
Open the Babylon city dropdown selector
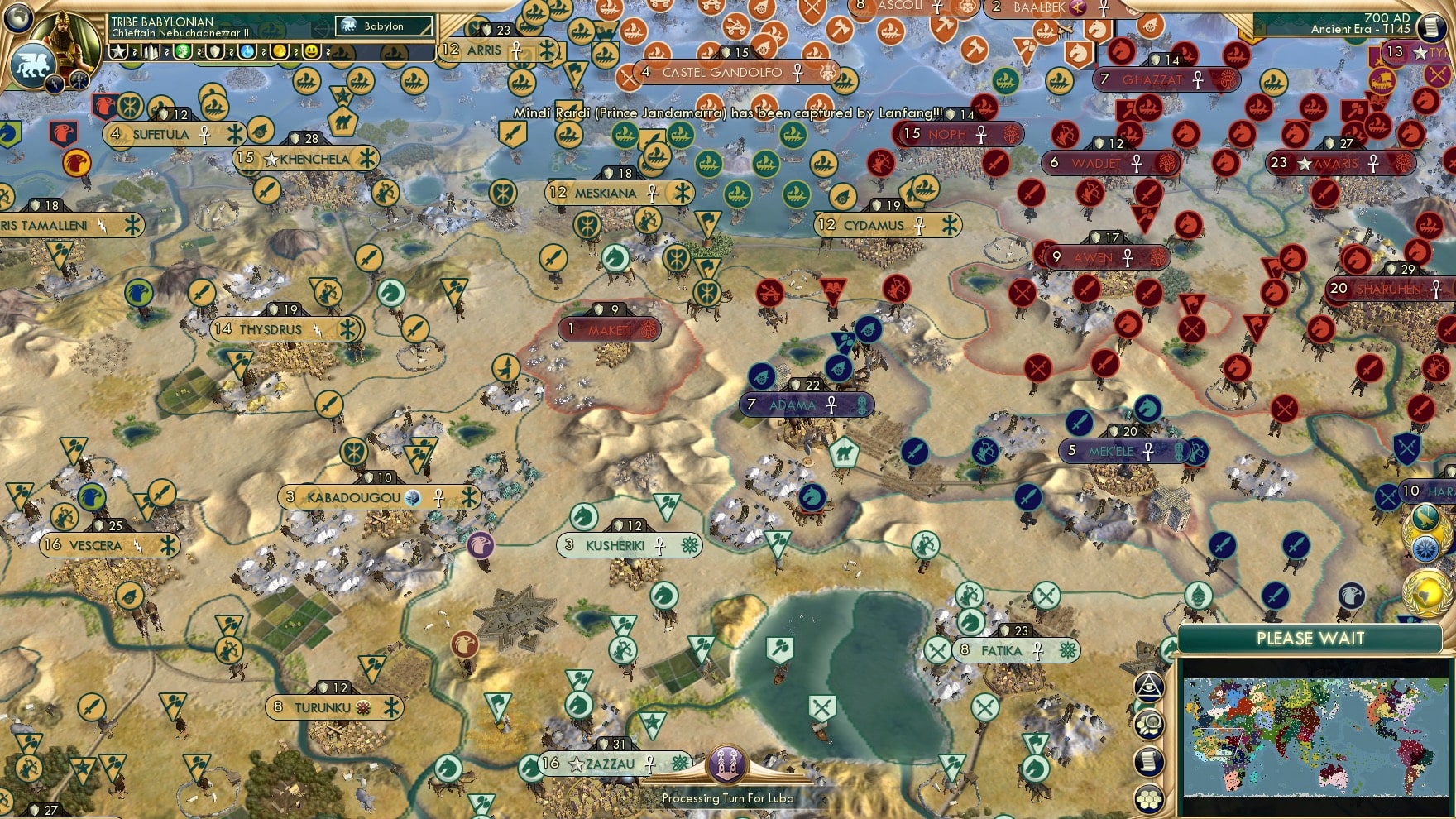(385, 26)
